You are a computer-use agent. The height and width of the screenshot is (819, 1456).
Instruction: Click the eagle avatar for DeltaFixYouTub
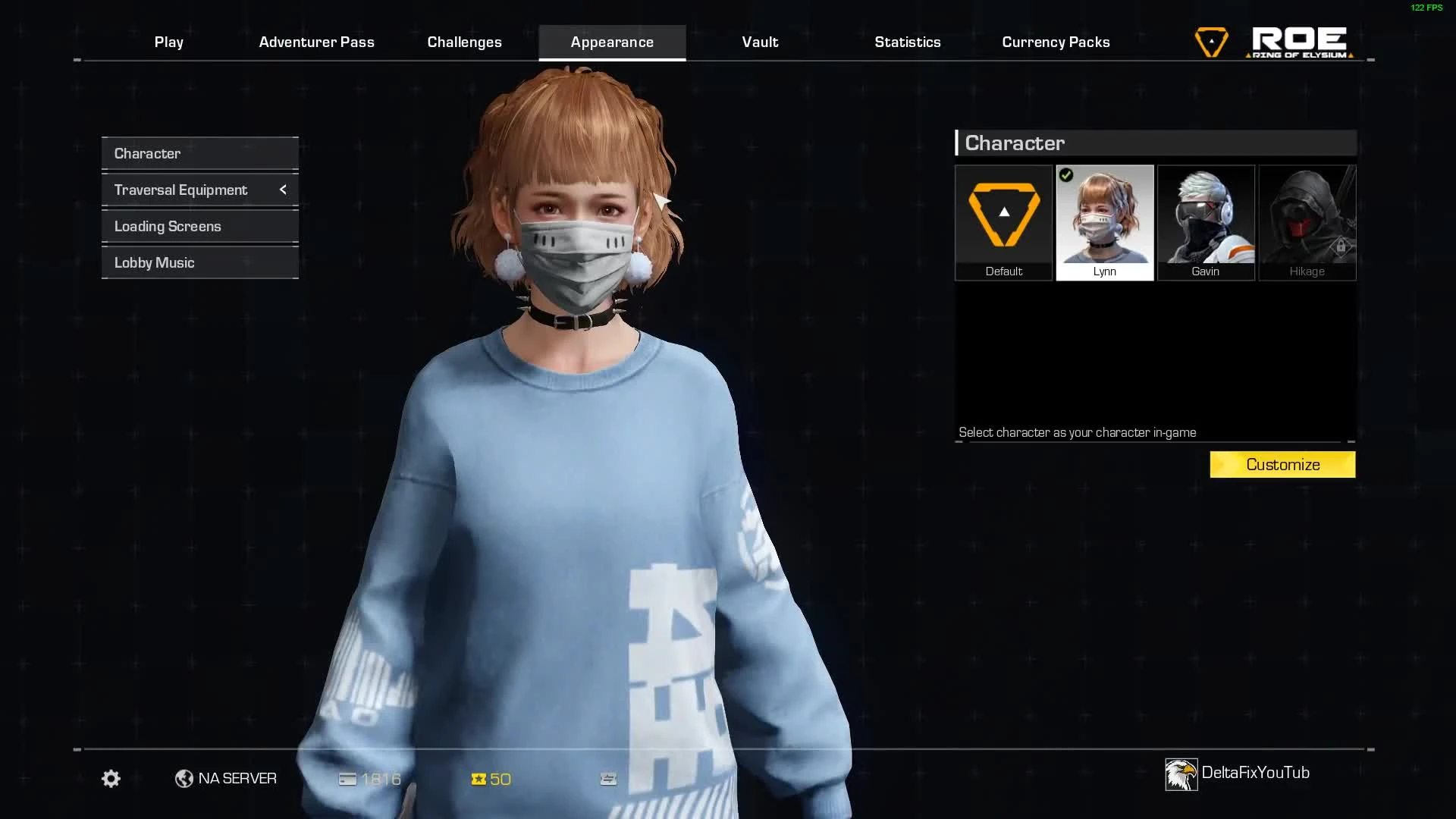[1180, 773]
